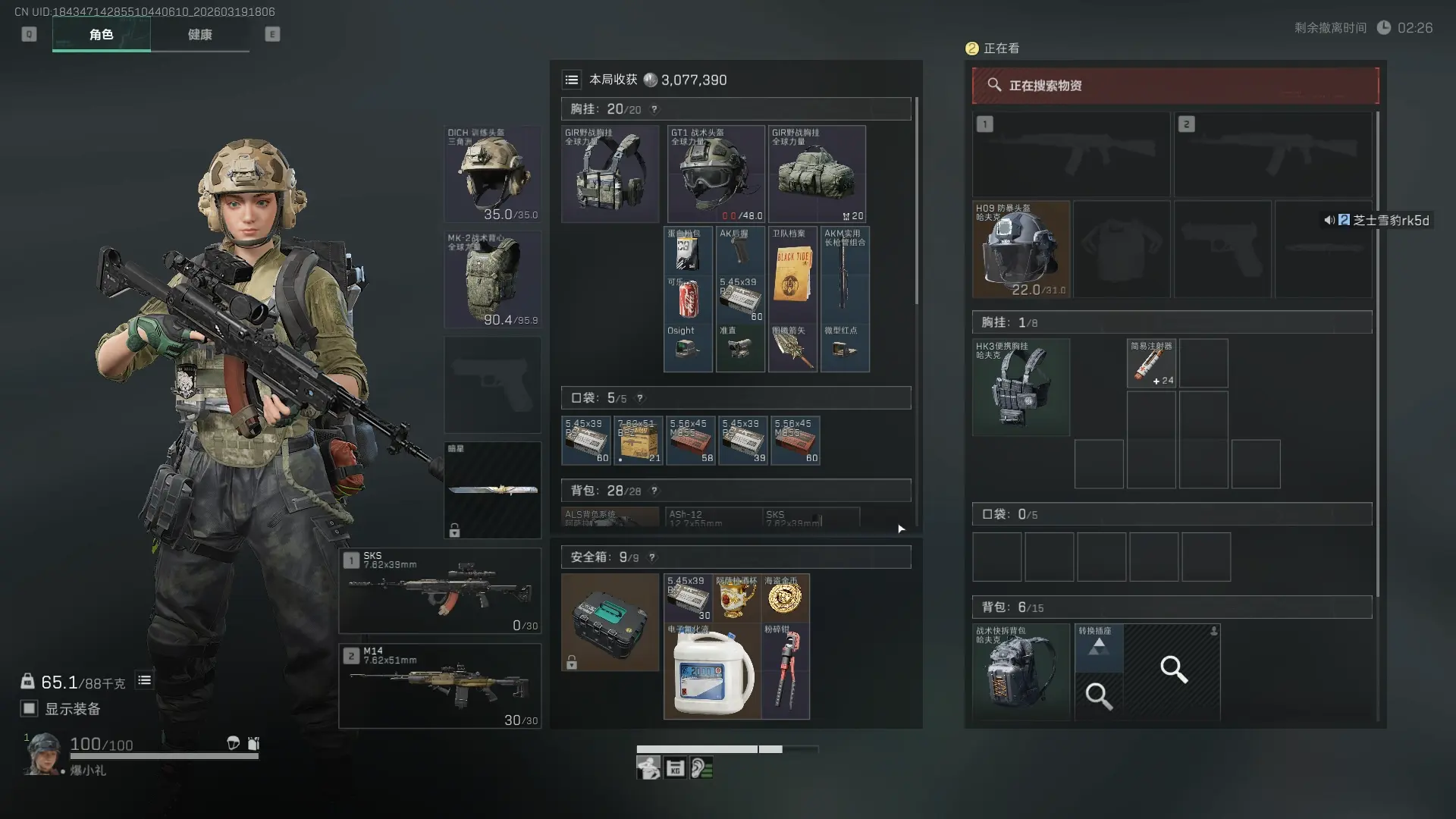Select the 海盗金币 gold coin
Viewport: 1456px width, 819px height.
coord(785,598)
